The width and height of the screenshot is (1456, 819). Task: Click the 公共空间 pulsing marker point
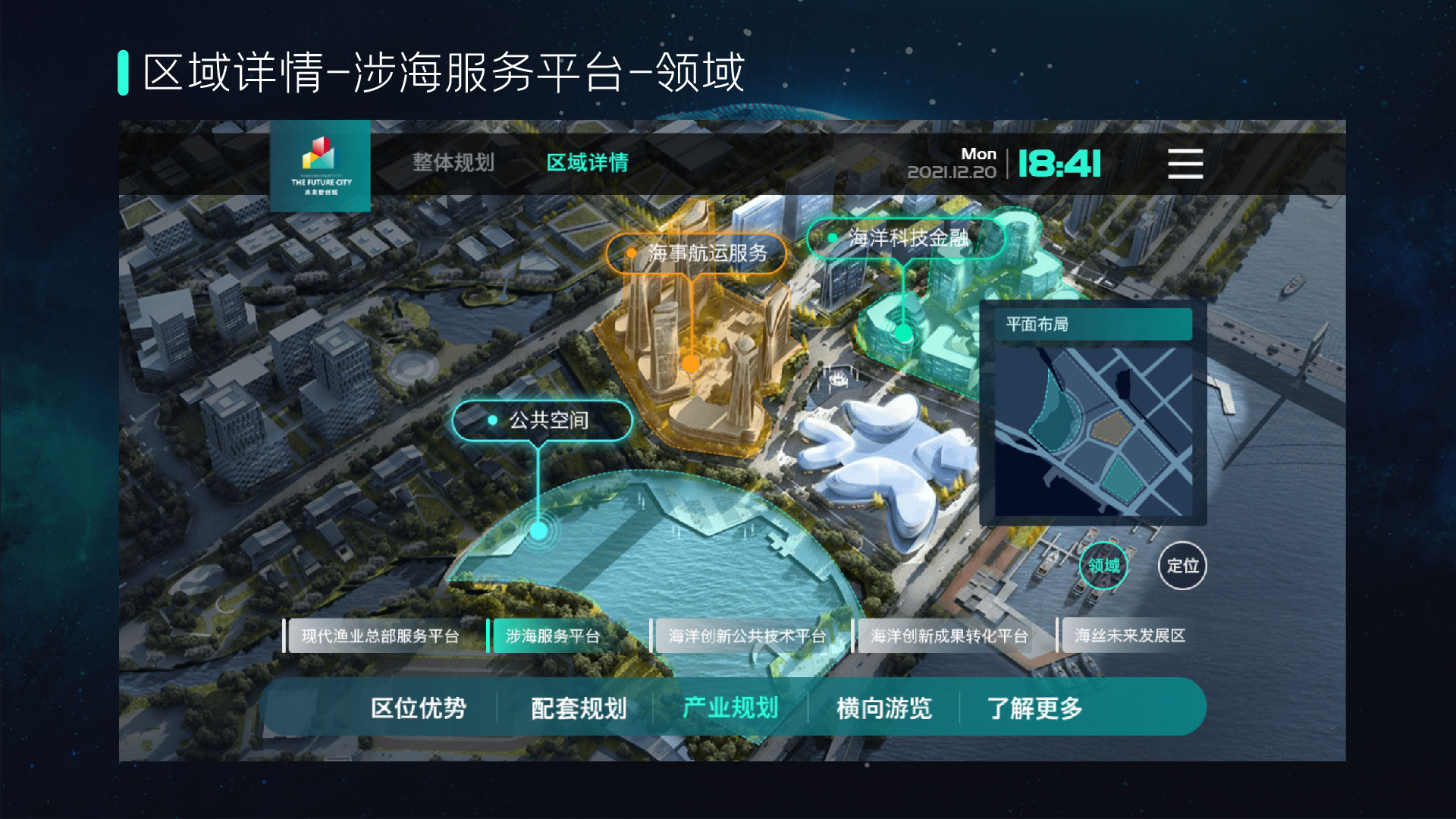click(539, 531)
